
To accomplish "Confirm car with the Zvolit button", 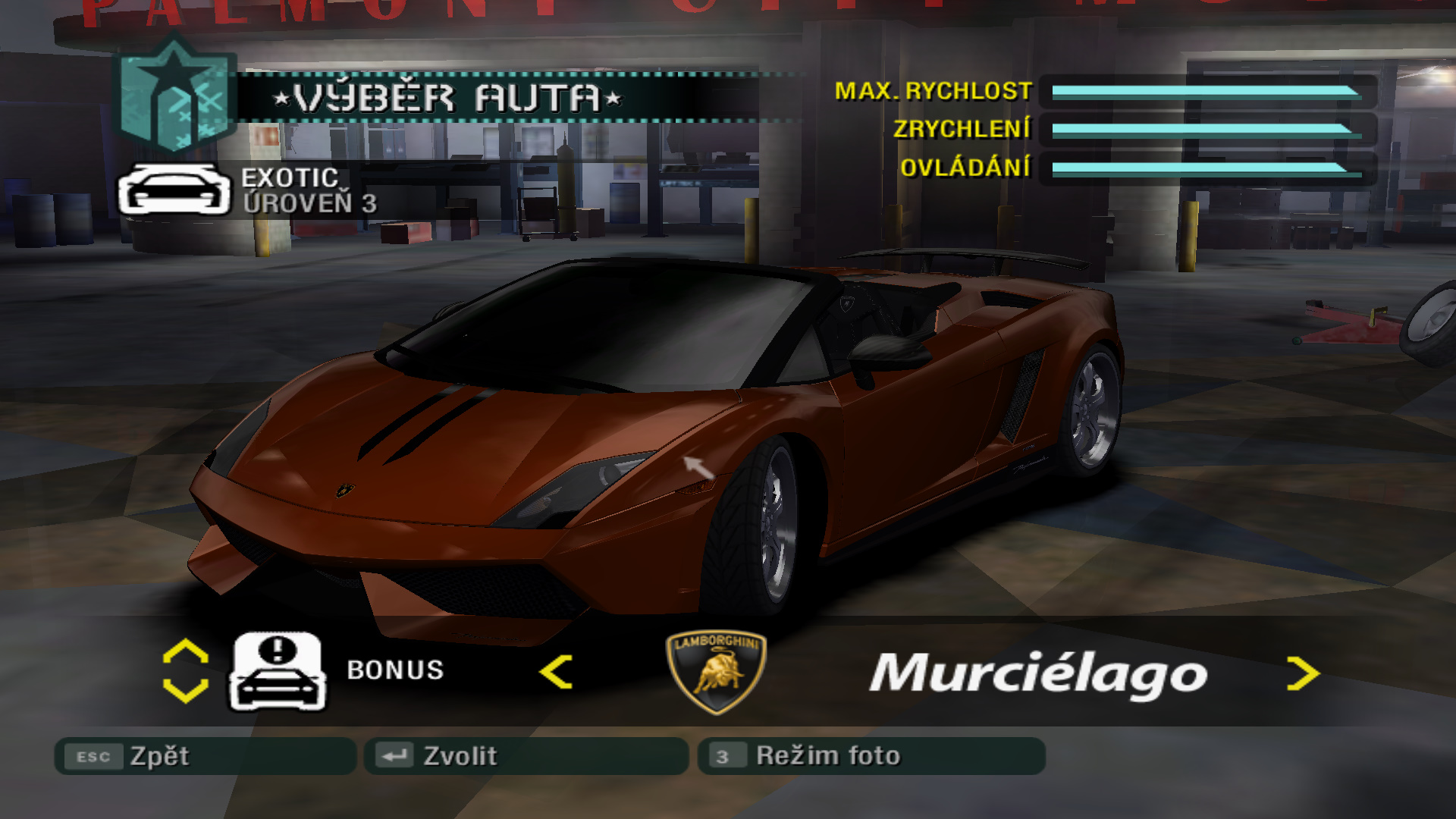I will [x=526, y=756].
